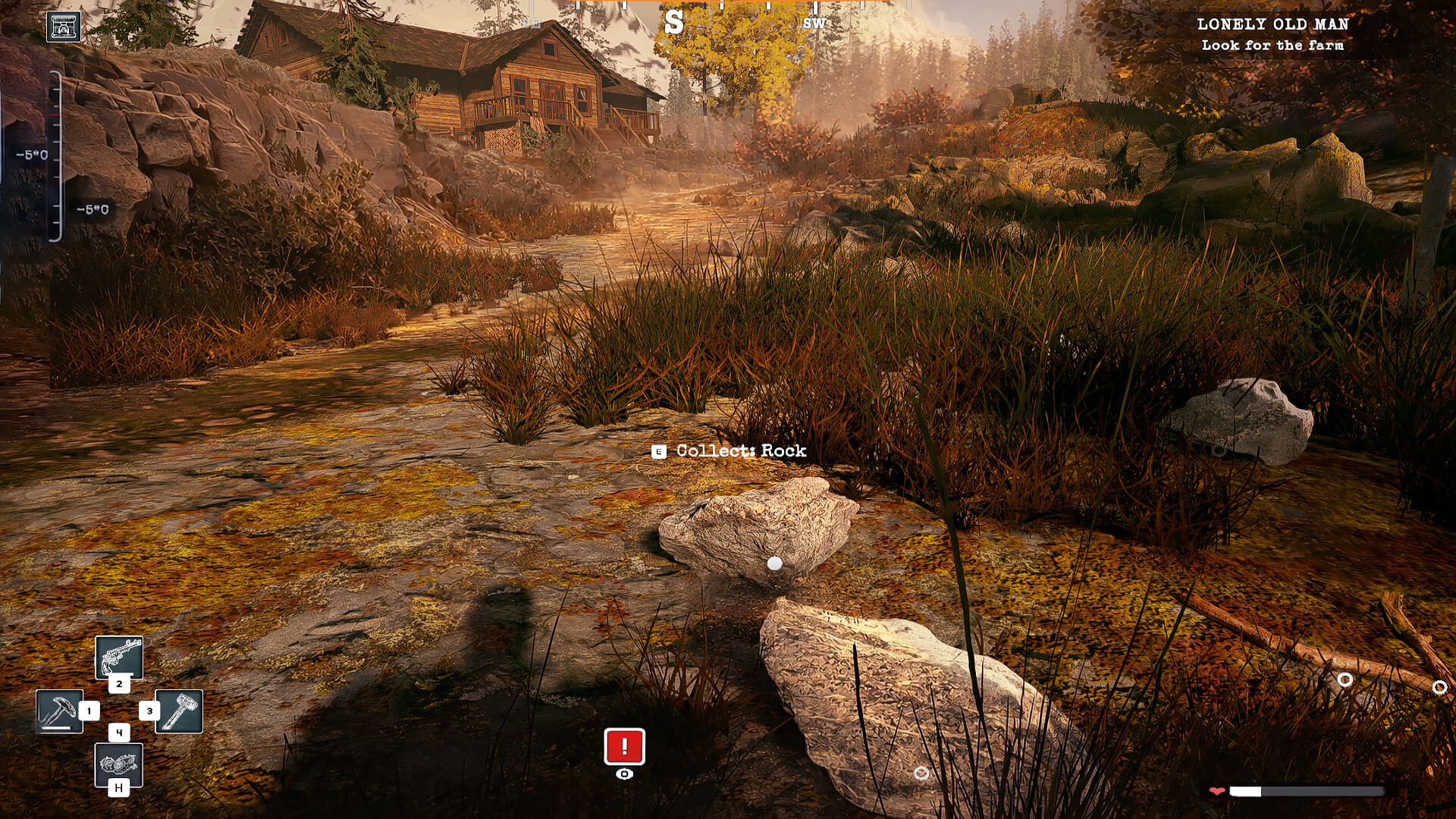
Task: Open the red exclamation alert icon
Action: pyautogui.click(x=624, y=747)
